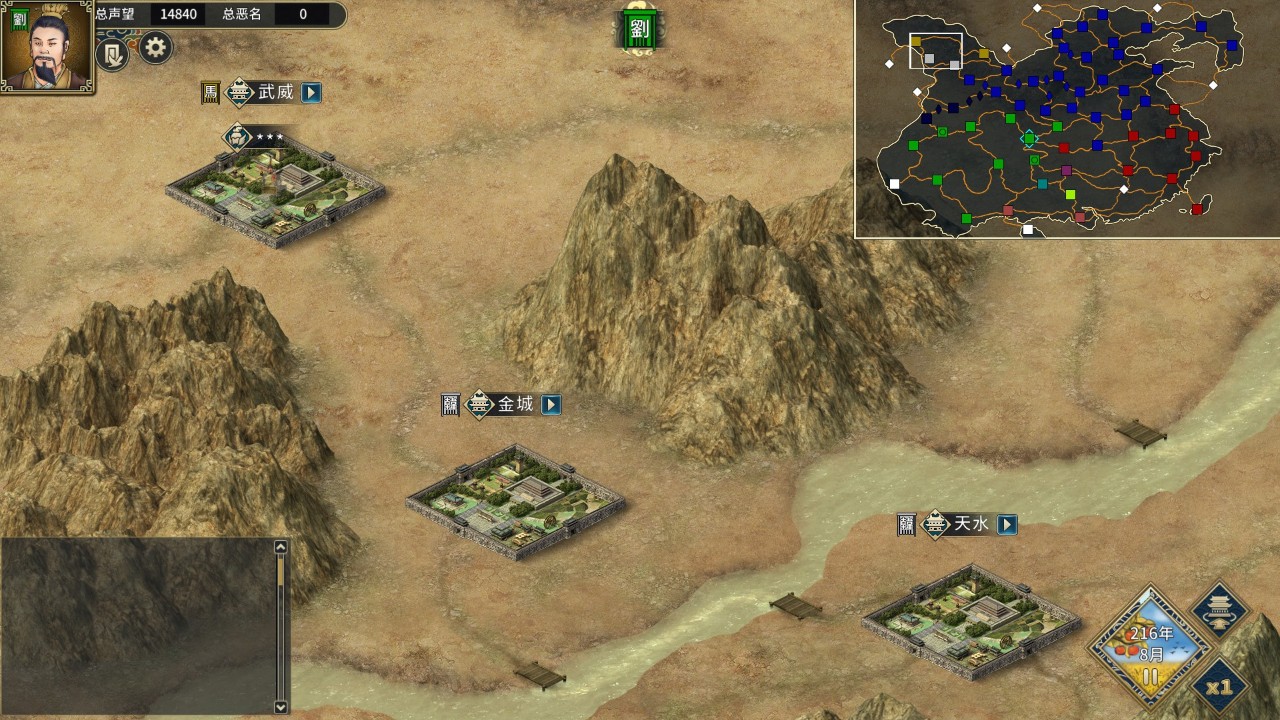1280x720 pixels.
Task: Click the green 劉 banner at top center
Action: click(x=639, y=29)
